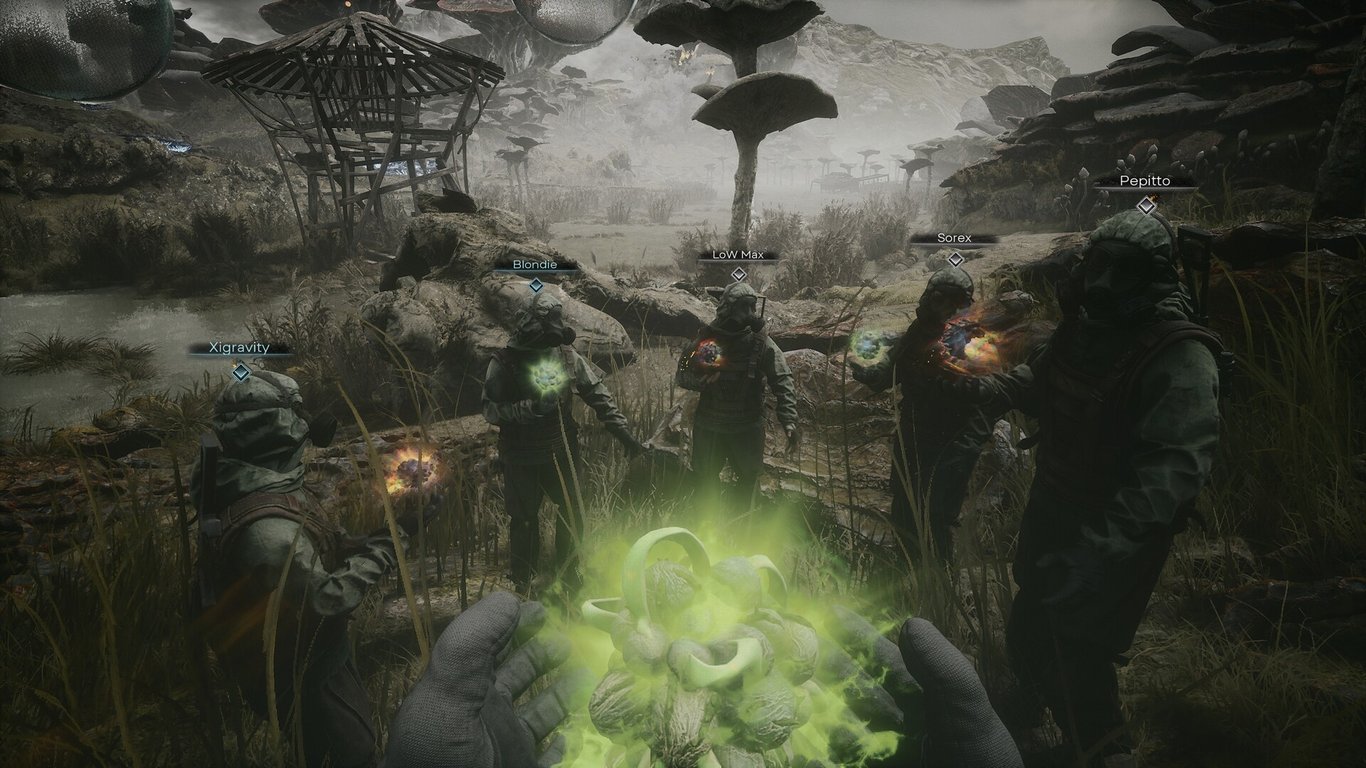
Task: Select the Blondie name label
Action: pos(538,266)
